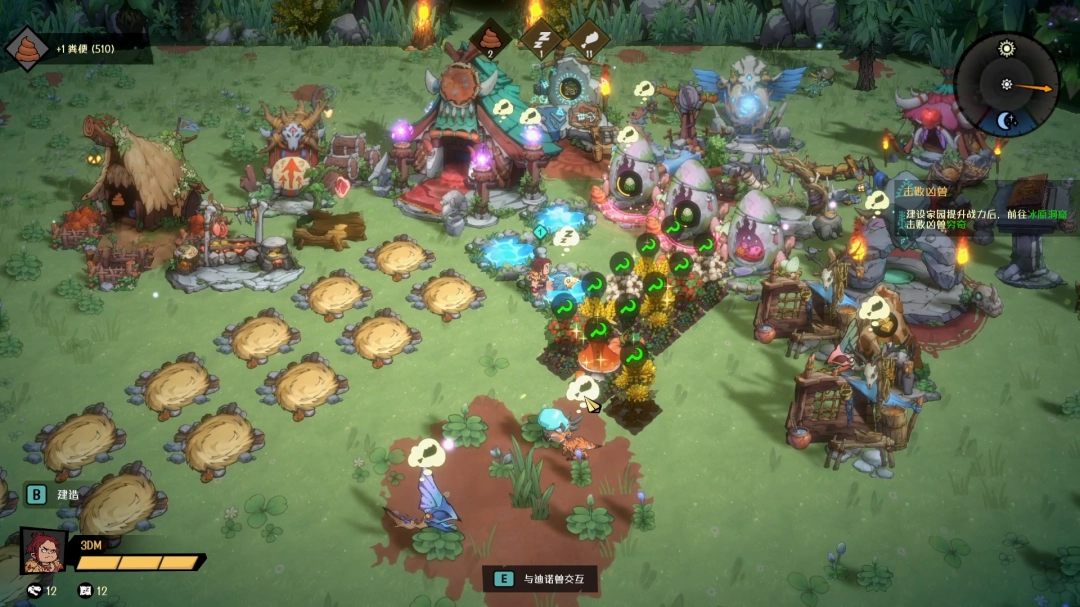Select the dinosaur skull counter icon

tap(35, 590)
